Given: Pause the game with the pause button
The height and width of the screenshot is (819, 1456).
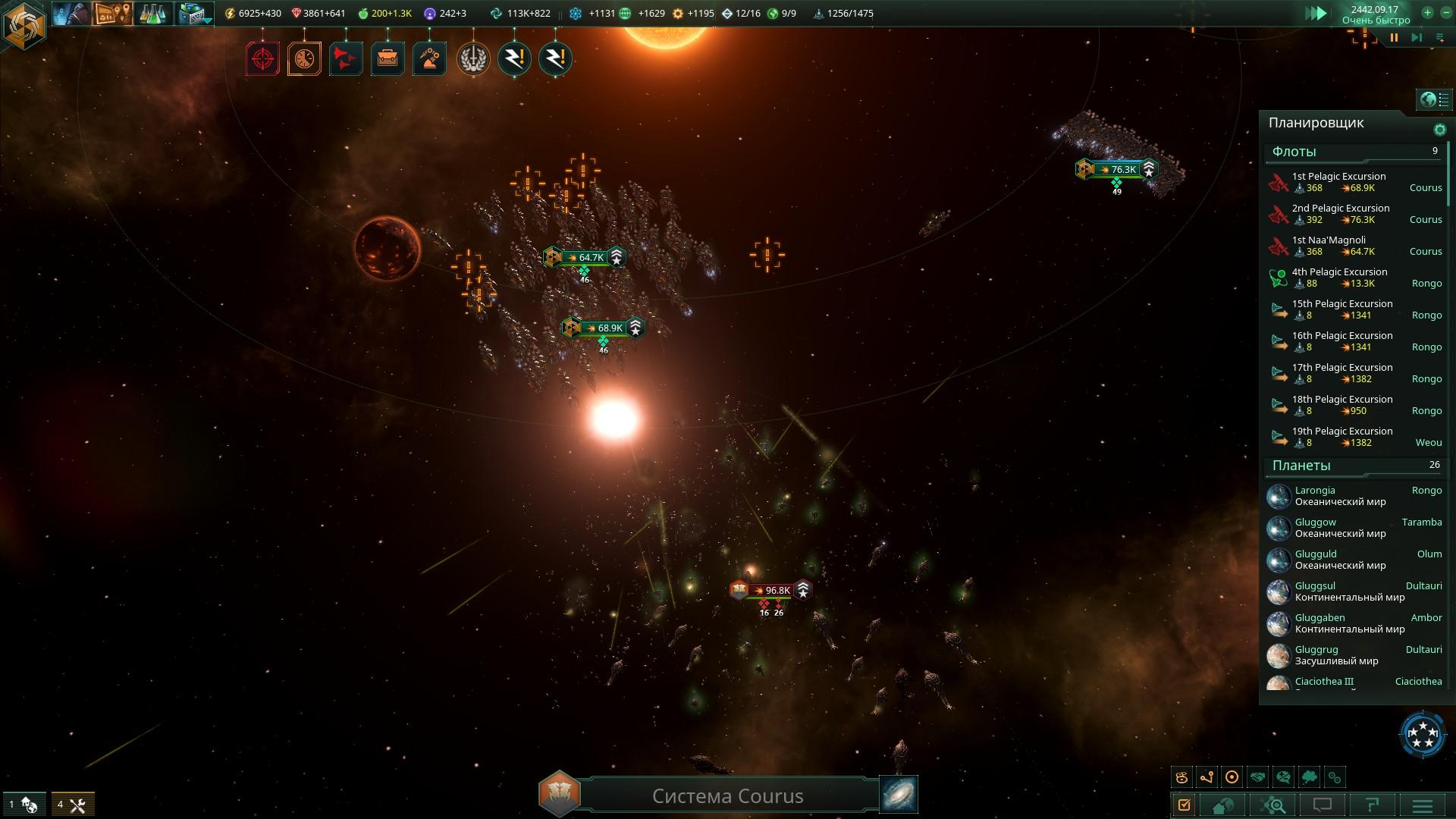Looking at the screenshot, I should coord(1394,37).
